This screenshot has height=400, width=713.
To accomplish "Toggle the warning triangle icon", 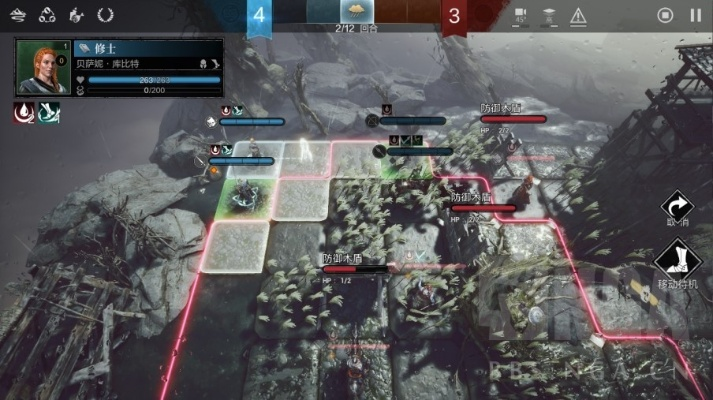I will tap(579, 15).
